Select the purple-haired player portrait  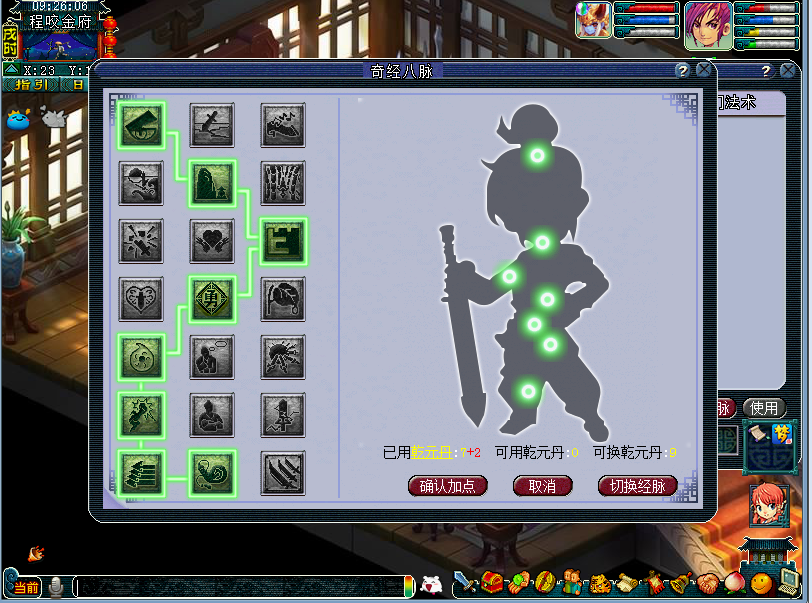click(707, 25)
